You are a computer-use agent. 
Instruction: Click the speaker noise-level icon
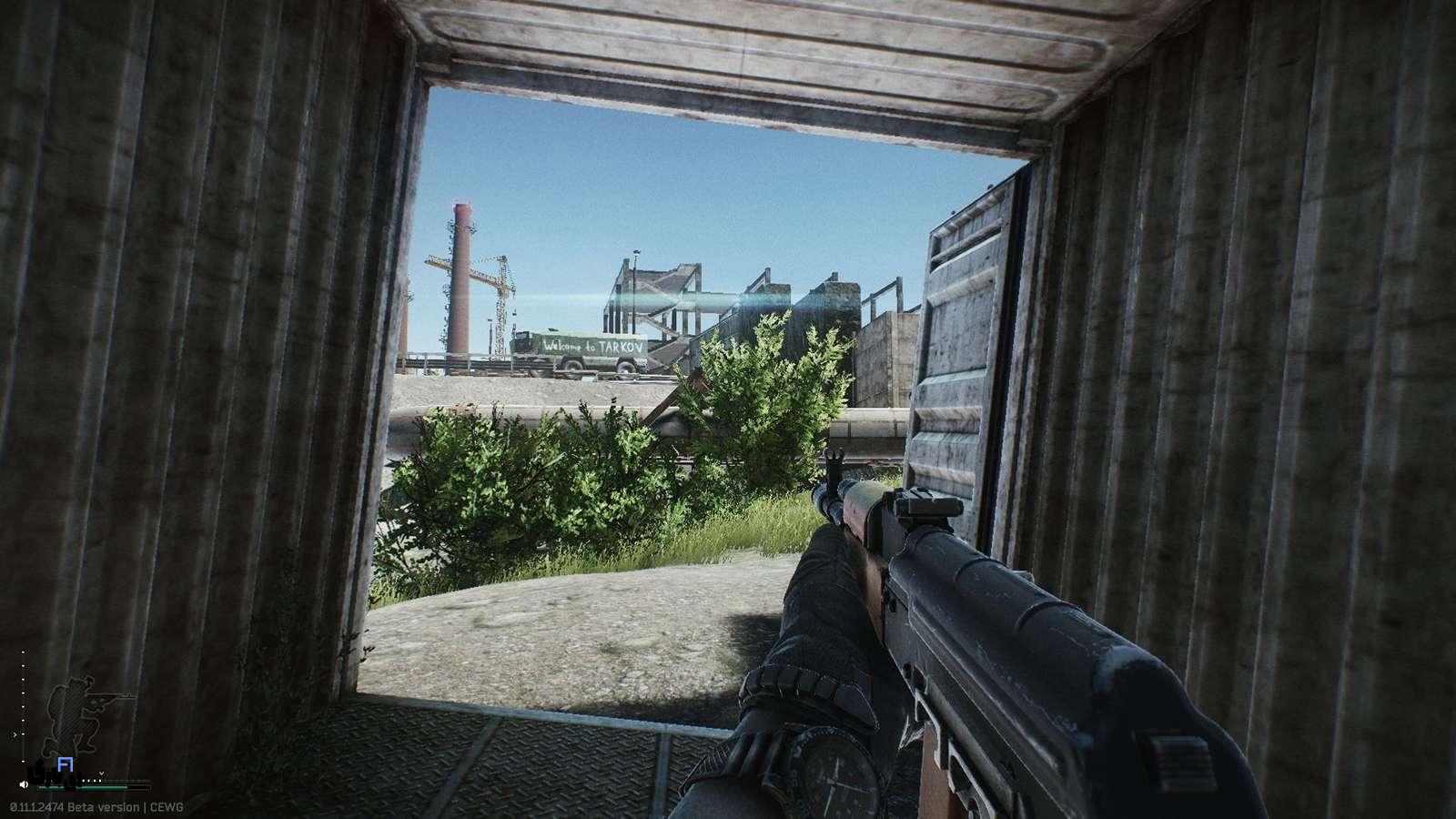point(23,784)
